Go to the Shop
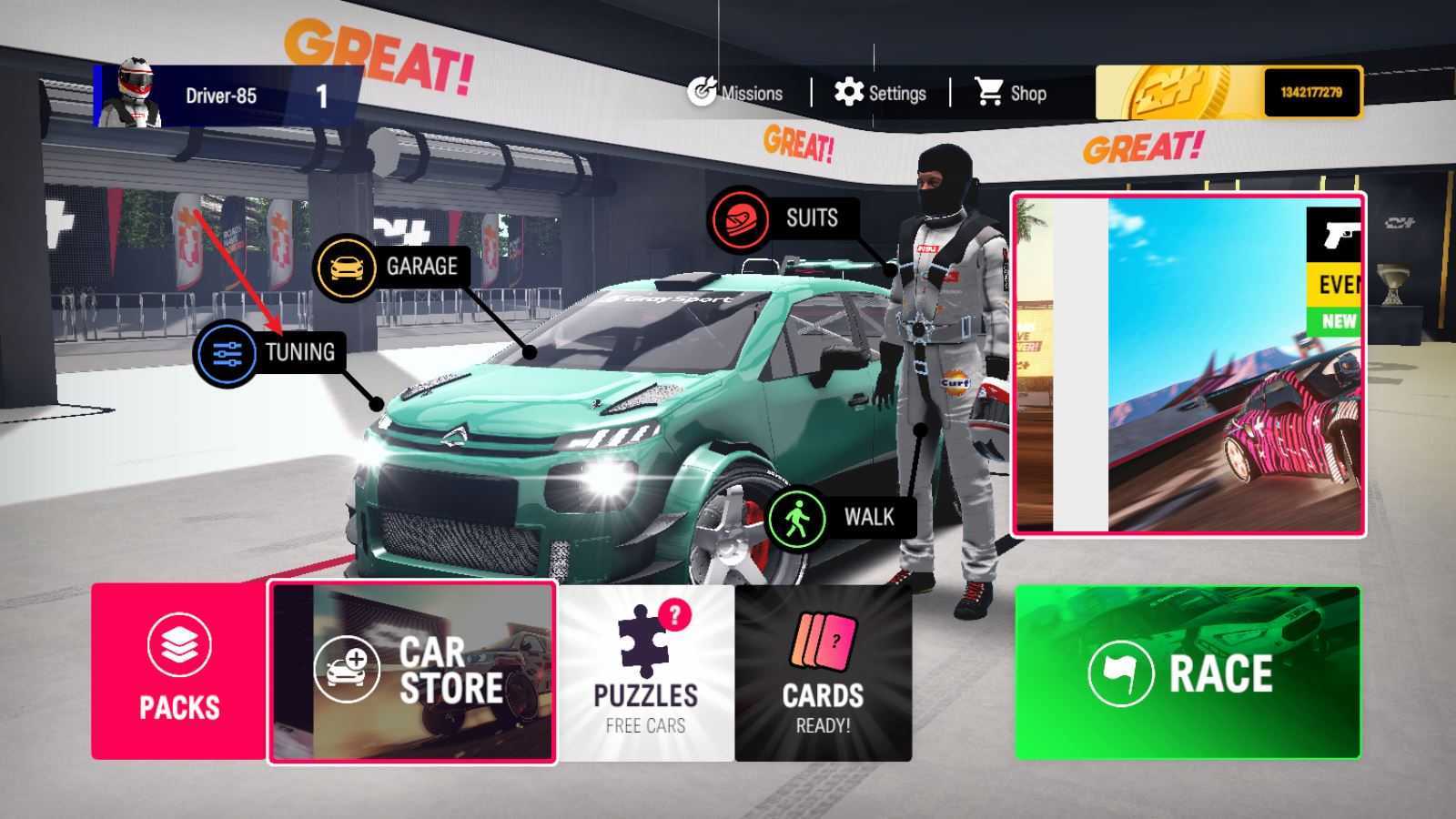The image size is (1456, 819). click(1010, 93)
